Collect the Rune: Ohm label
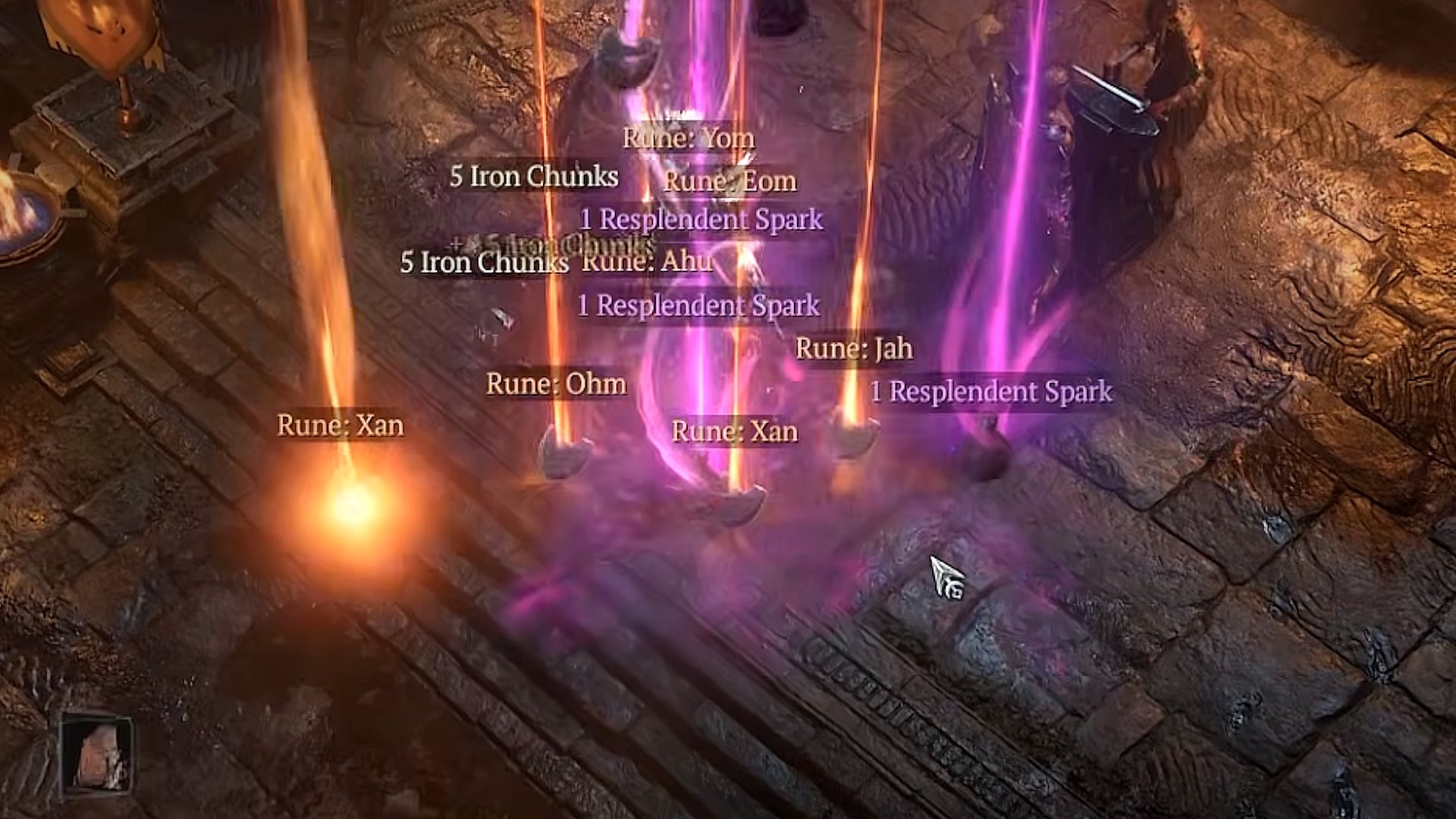This screenshot has width=1456, height=819. pos(556,384)
